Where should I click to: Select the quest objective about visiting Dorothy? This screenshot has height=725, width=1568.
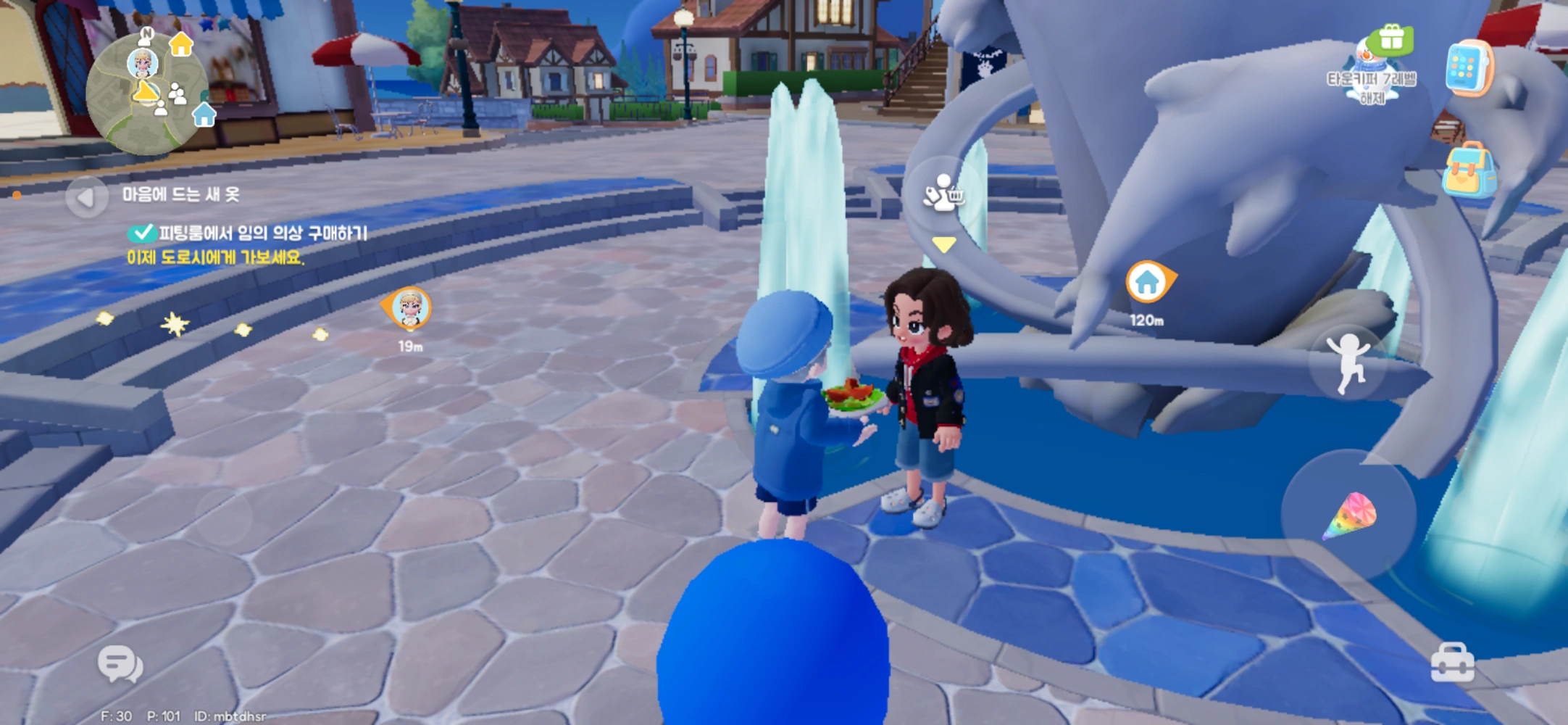[x=215, y=257]
